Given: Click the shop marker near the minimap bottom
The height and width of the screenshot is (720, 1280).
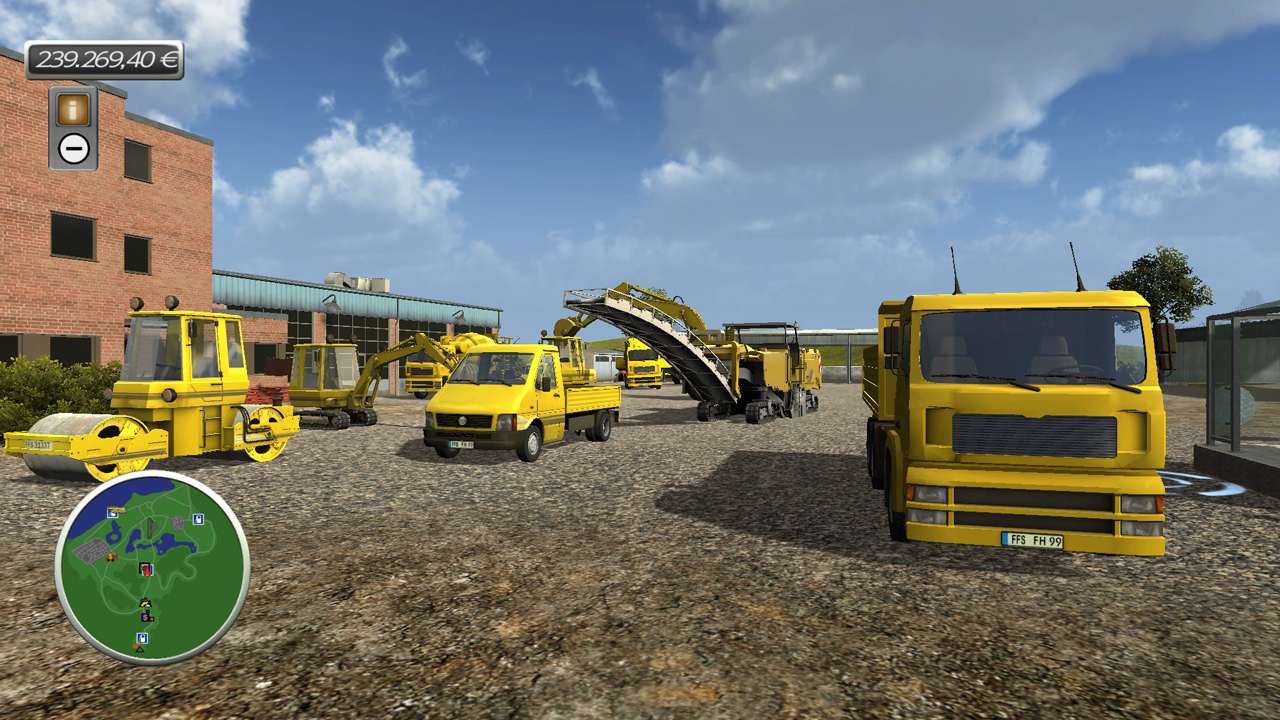Looking at the screenshot, I should click(141, 636).
